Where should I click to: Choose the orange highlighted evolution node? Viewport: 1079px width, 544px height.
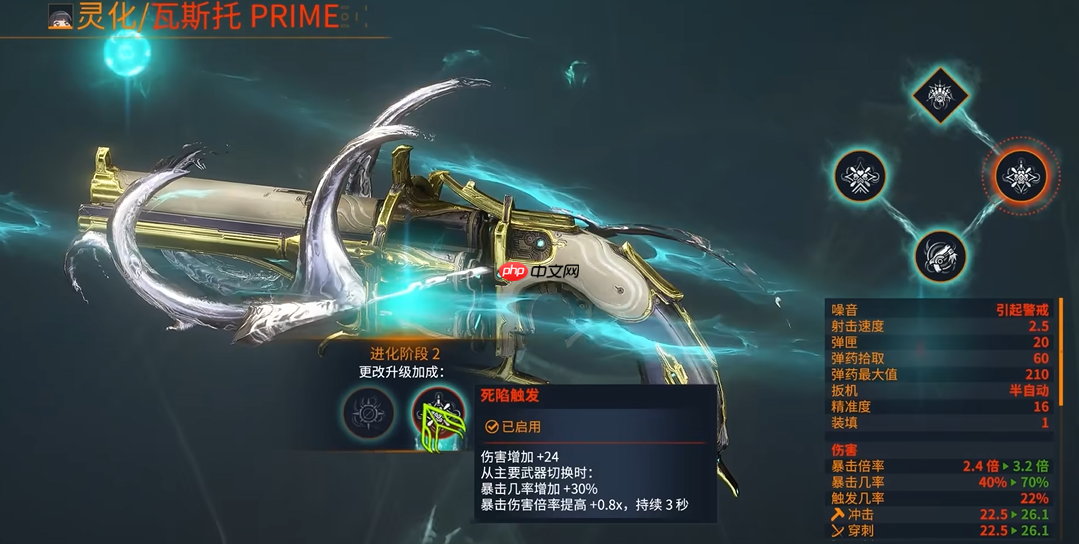[x=1021, y=177]
